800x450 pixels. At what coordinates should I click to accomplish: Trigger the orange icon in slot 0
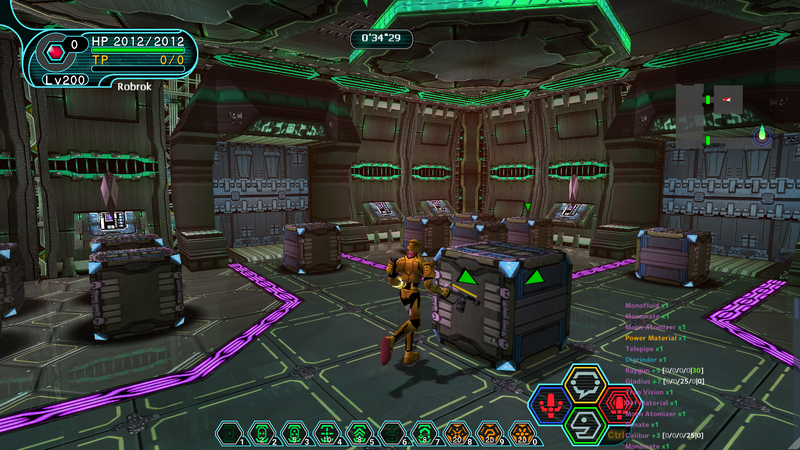click(x=522, y=433)
